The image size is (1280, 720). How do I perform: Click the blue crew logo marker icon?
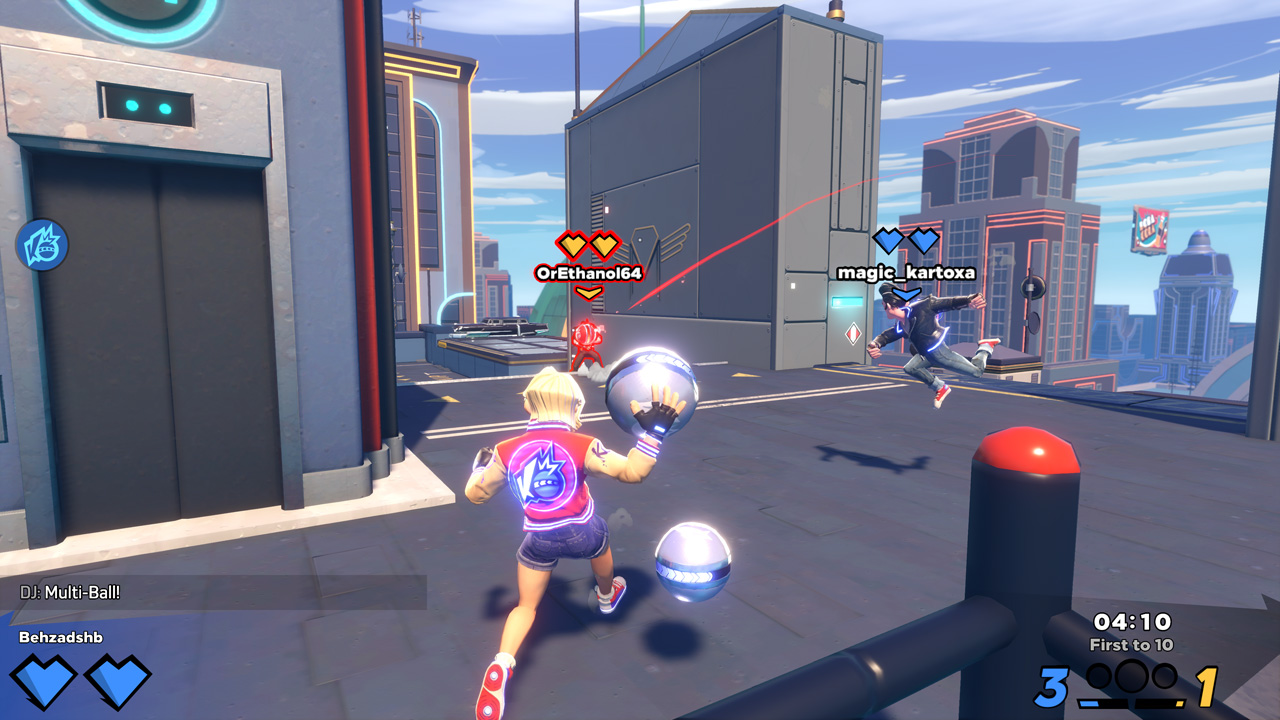click(42, 245)
